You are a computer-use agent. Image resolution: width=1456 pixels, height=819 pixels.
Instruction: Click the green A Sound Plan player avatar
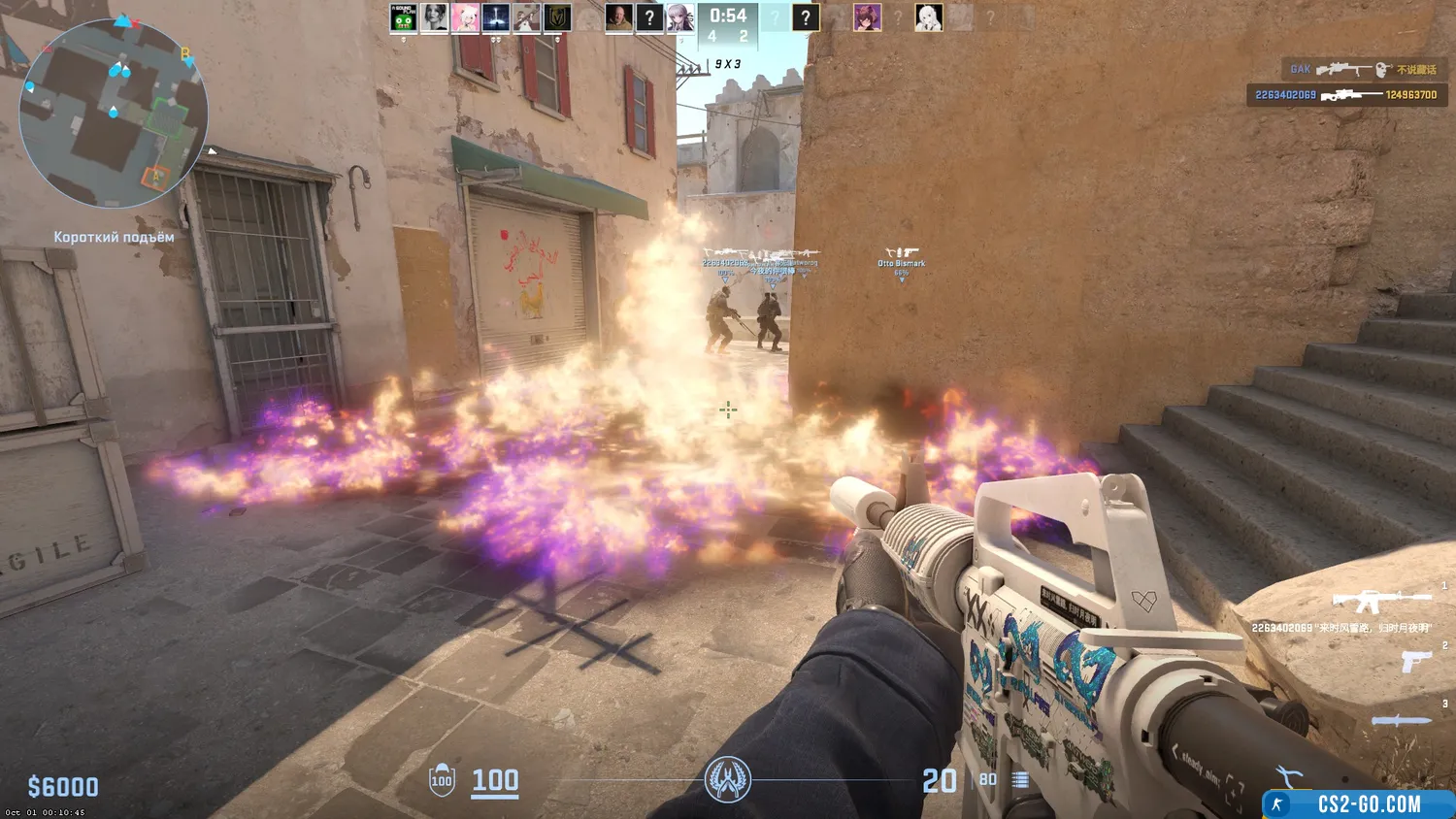tap(403, 17)
